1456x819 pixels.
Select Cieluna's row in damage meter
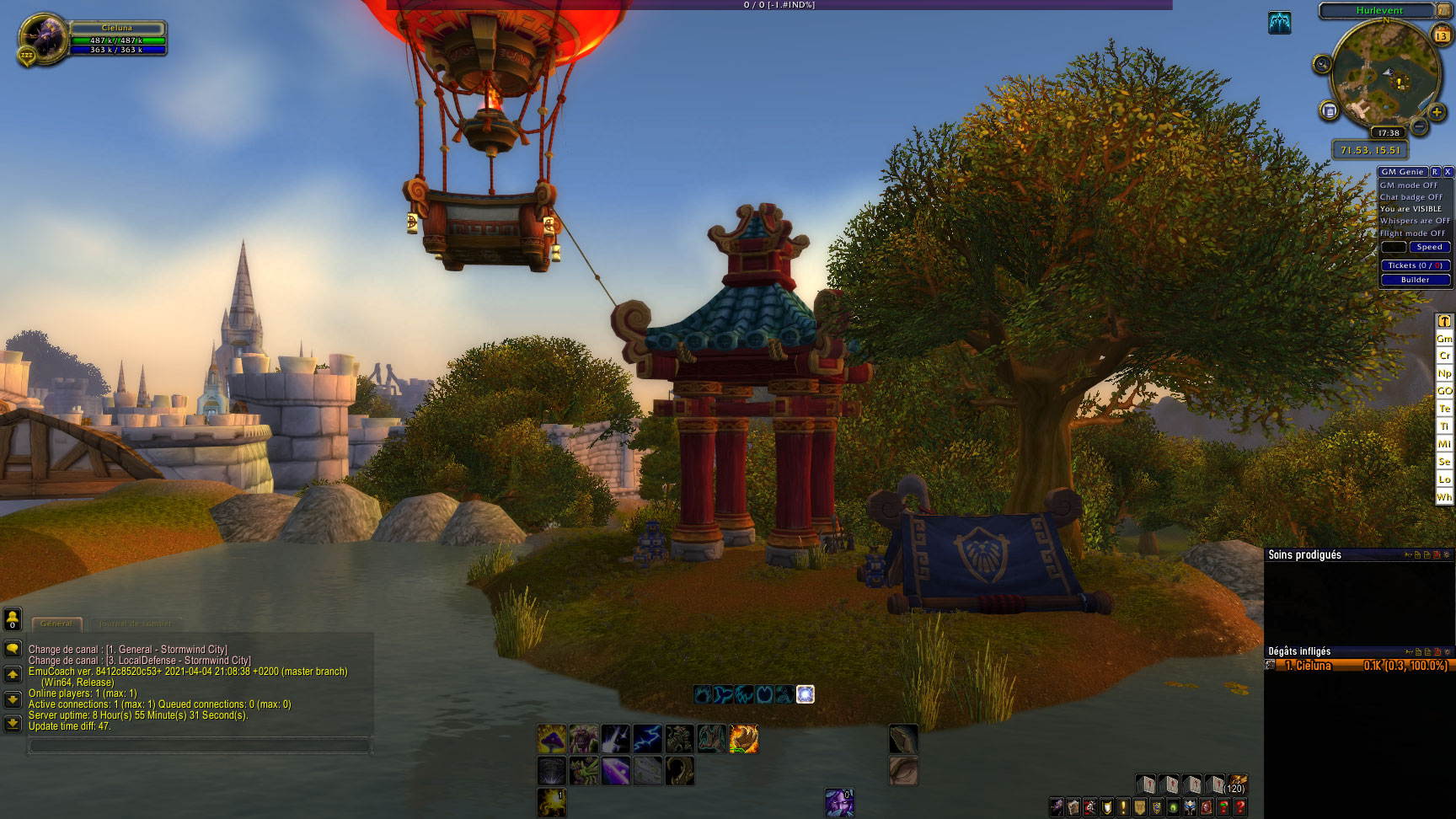tap(1357, 666)
